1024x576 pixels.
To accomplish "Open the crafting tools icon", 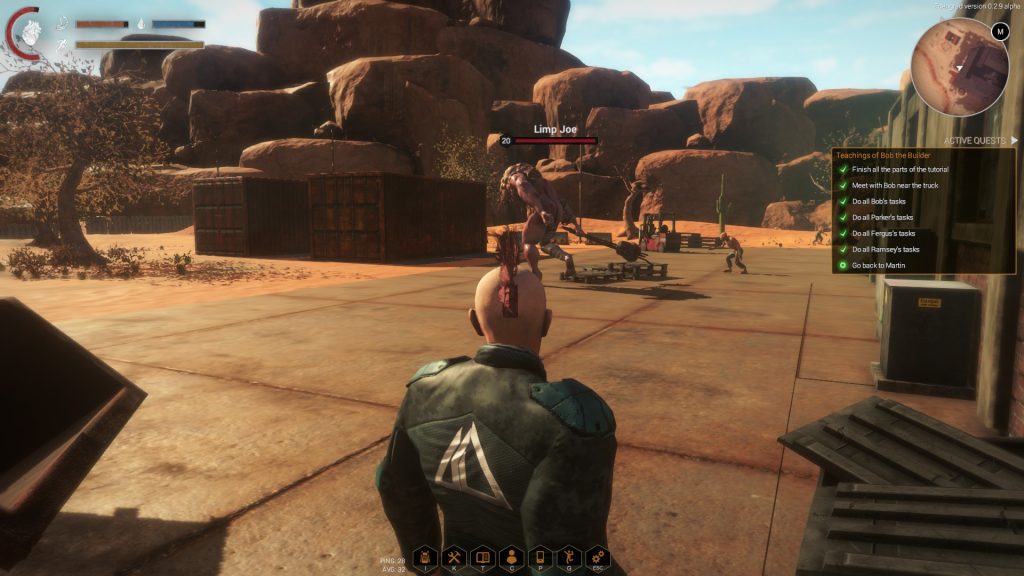I will tap(453, 557).
